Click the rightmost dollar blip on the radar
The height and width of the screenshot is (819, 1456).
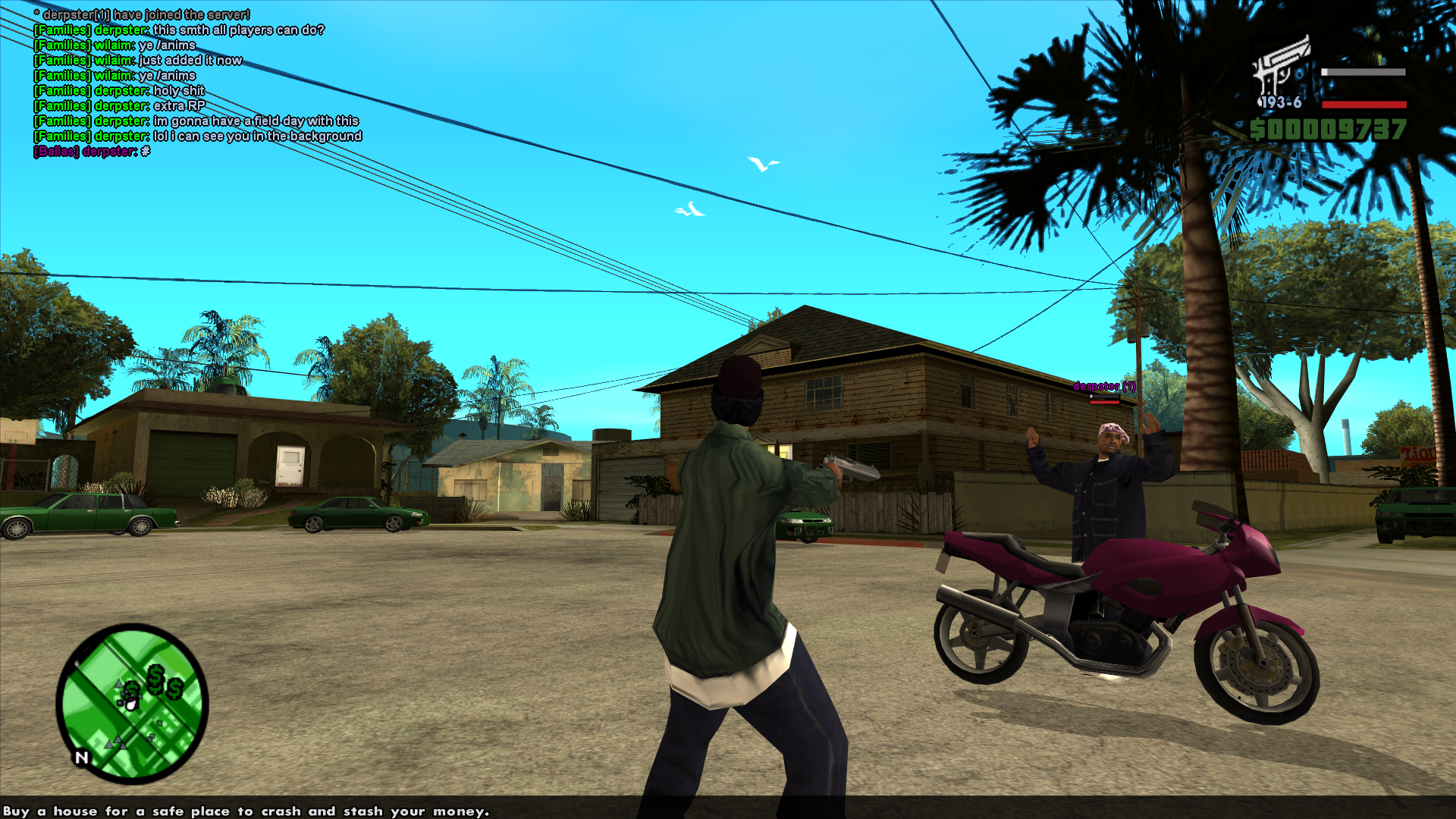coord(174,690)
